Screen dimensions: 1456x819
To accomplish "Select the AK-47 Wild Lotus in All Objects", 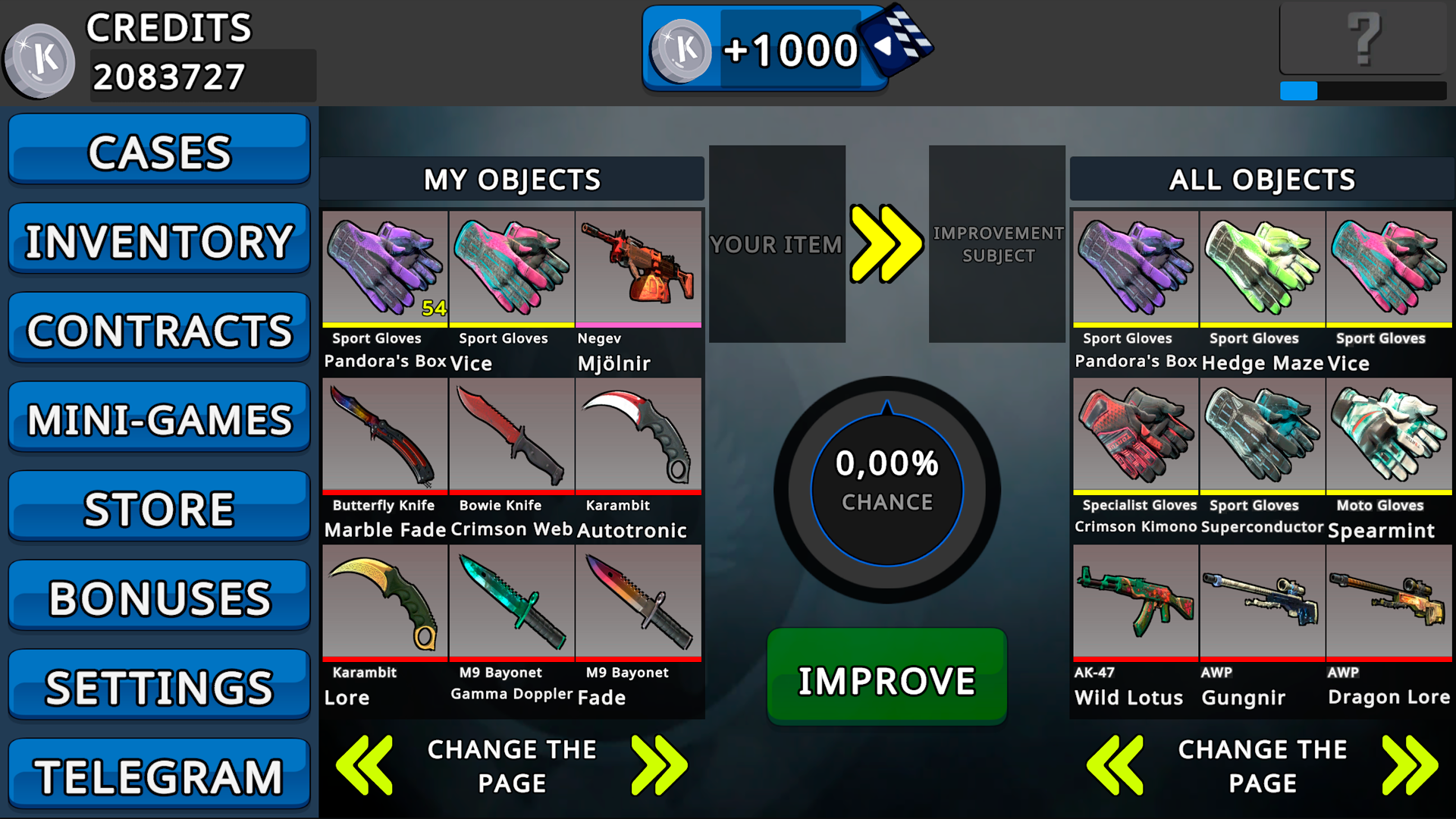I will click(x=1134, y=603).
